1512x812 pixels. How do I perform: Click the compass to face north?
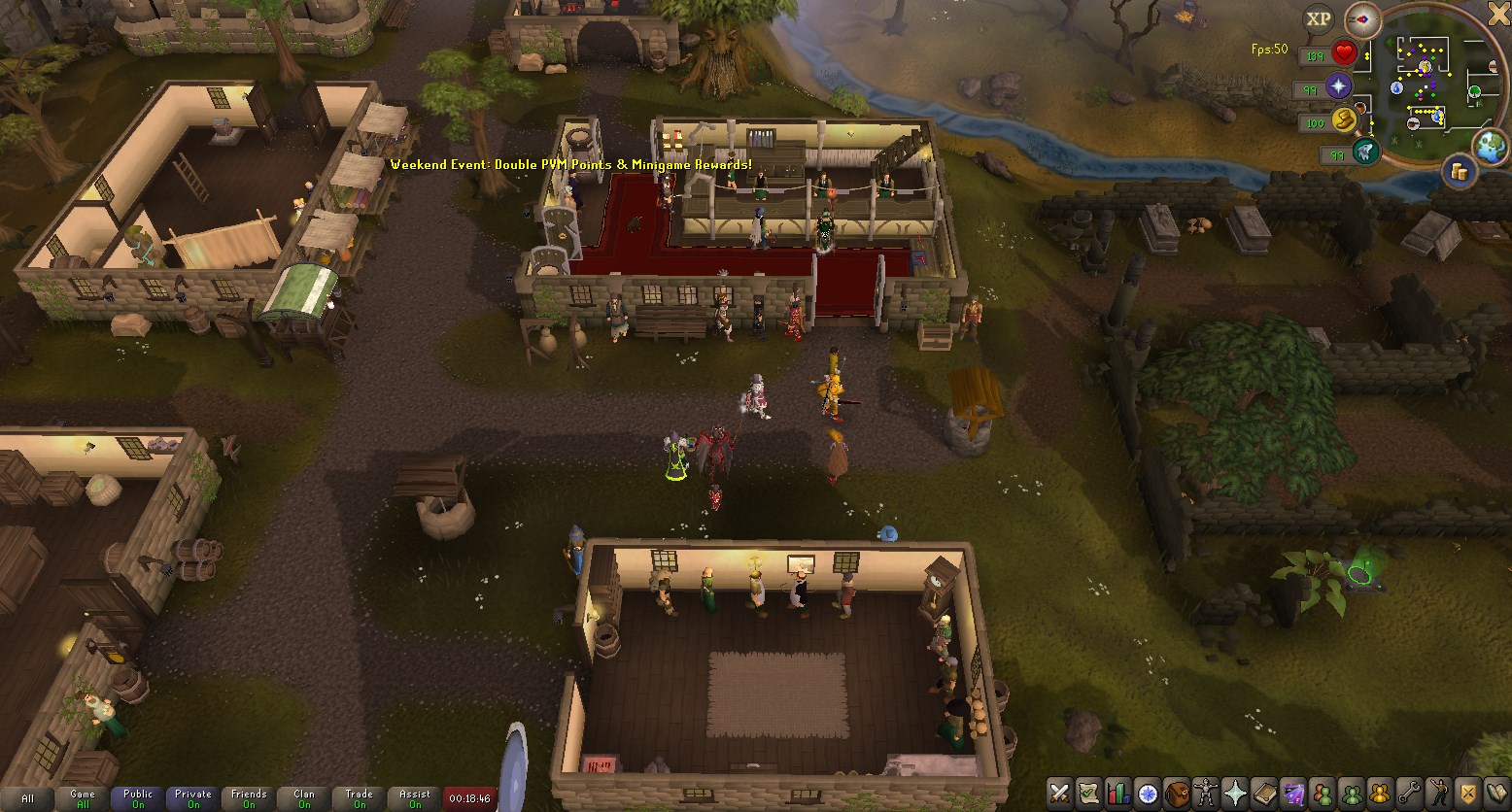pos(1363,19)
